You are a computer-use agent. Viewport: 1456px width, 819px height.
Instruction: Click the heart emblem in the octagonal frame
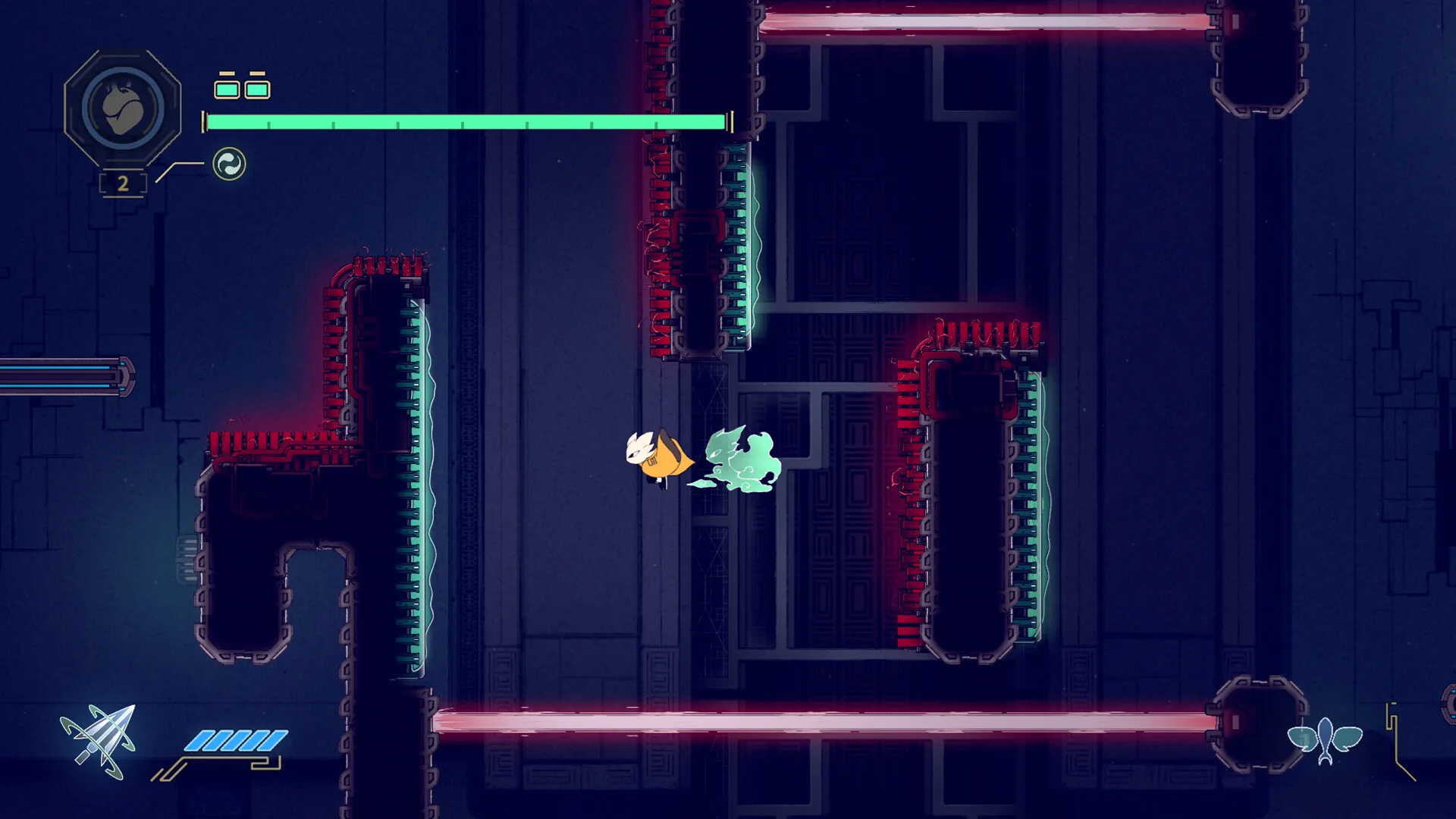(123, 109)
